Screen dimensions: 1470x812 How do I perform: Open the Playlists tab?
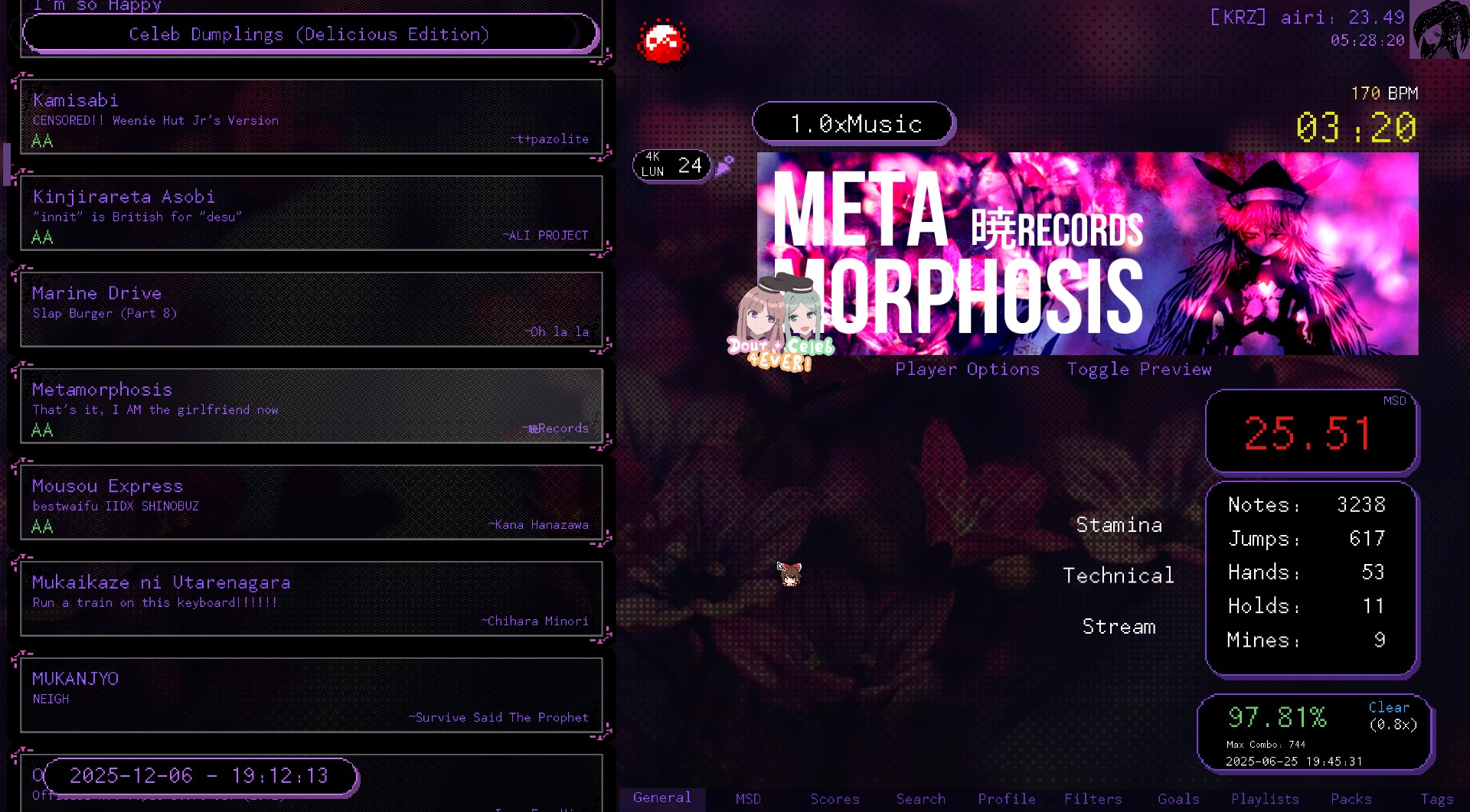click(x=1265, y=799)
